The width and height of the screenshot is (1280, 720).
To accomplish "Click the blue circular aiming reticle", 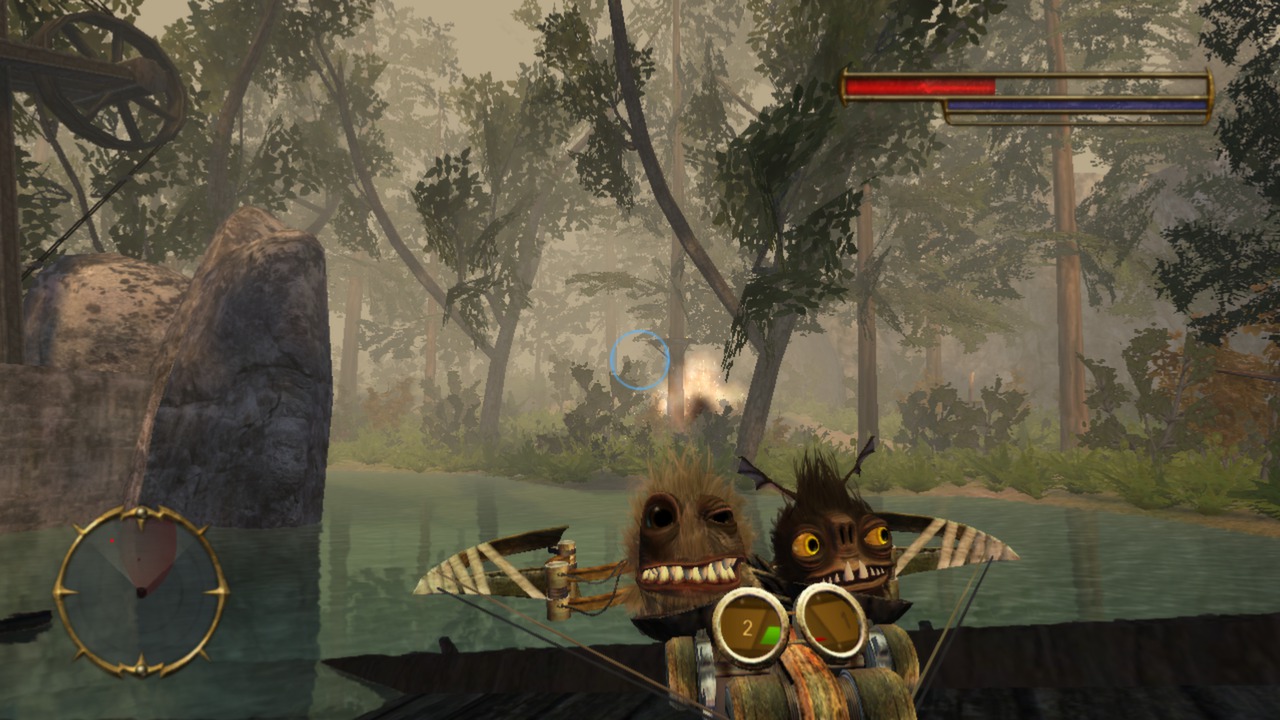I will coord(638,361).
